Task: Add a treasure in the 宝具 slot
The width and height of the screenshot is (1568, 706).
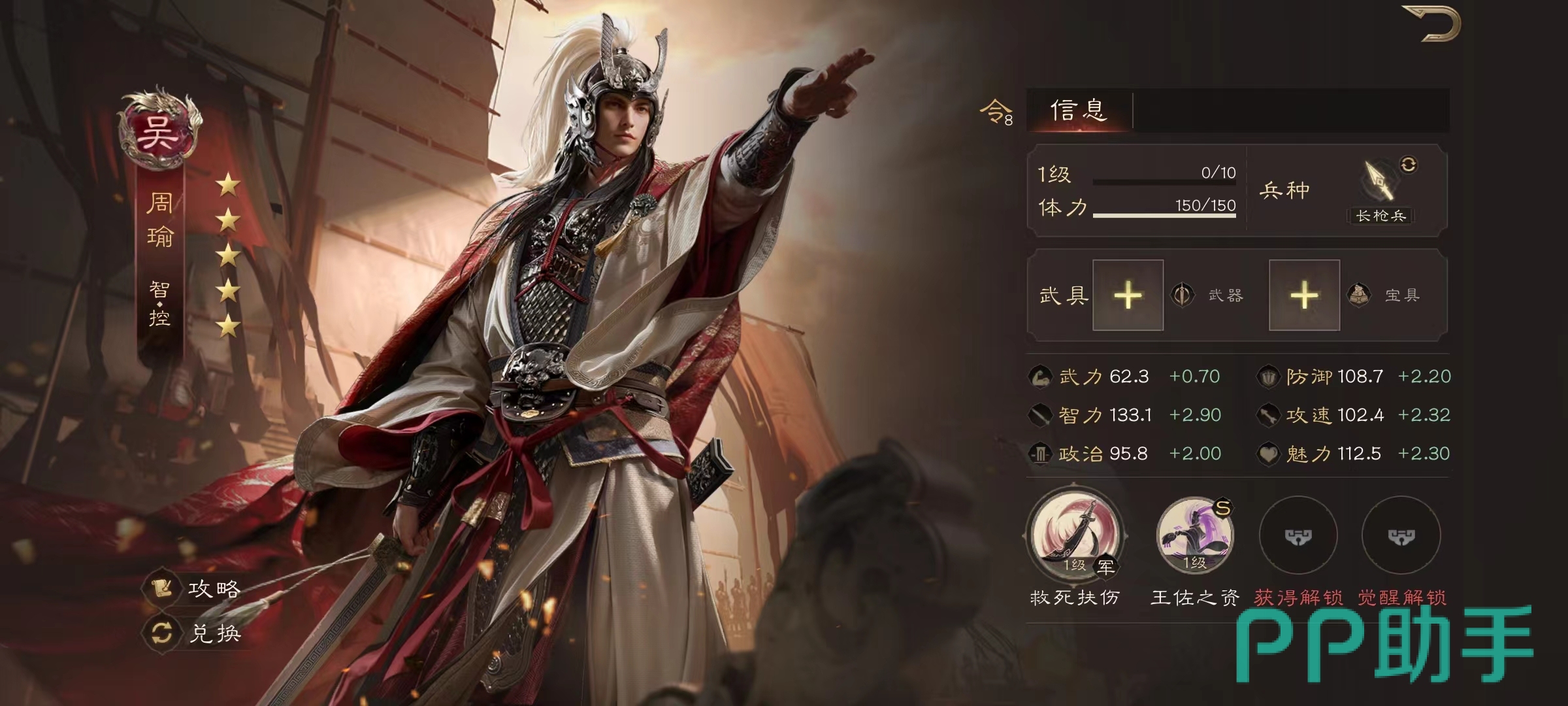Action: point(1304,295)
